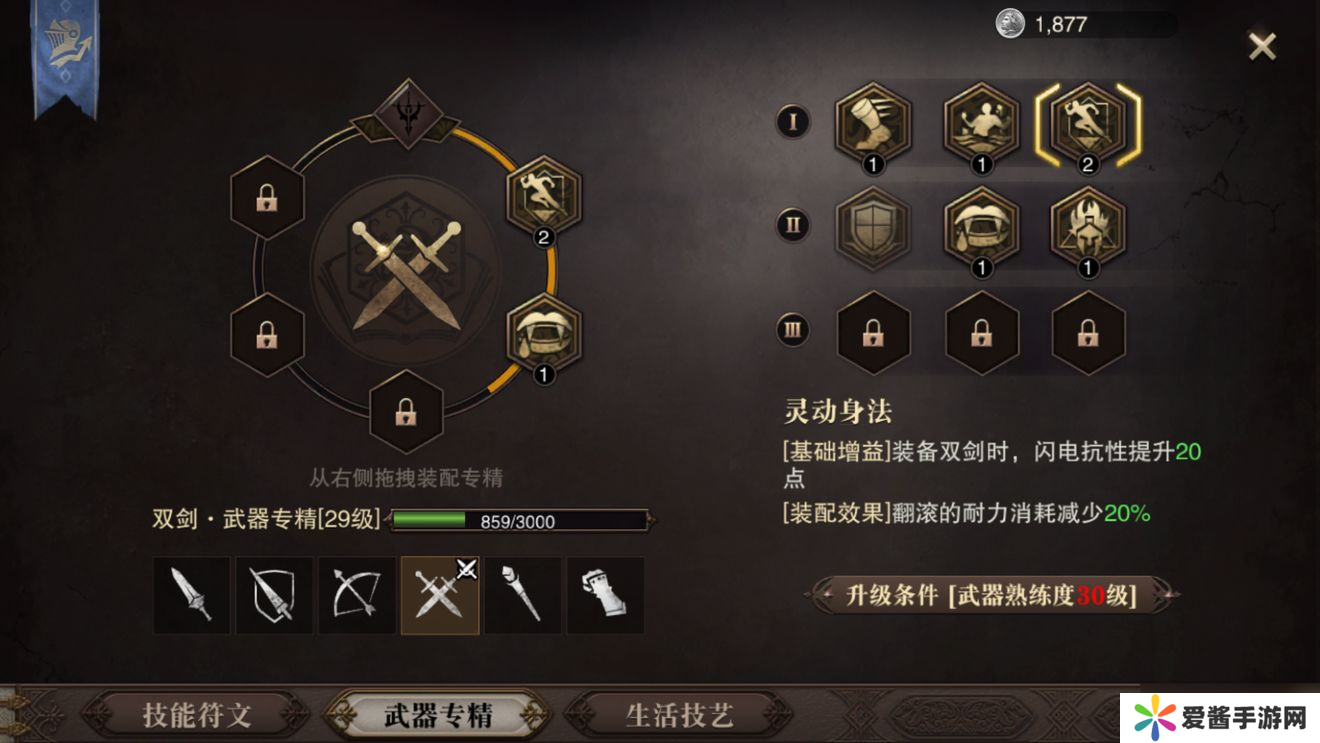Select the kicking foot mastery in tier I
Screen dimensions: 1320x743
873,124
